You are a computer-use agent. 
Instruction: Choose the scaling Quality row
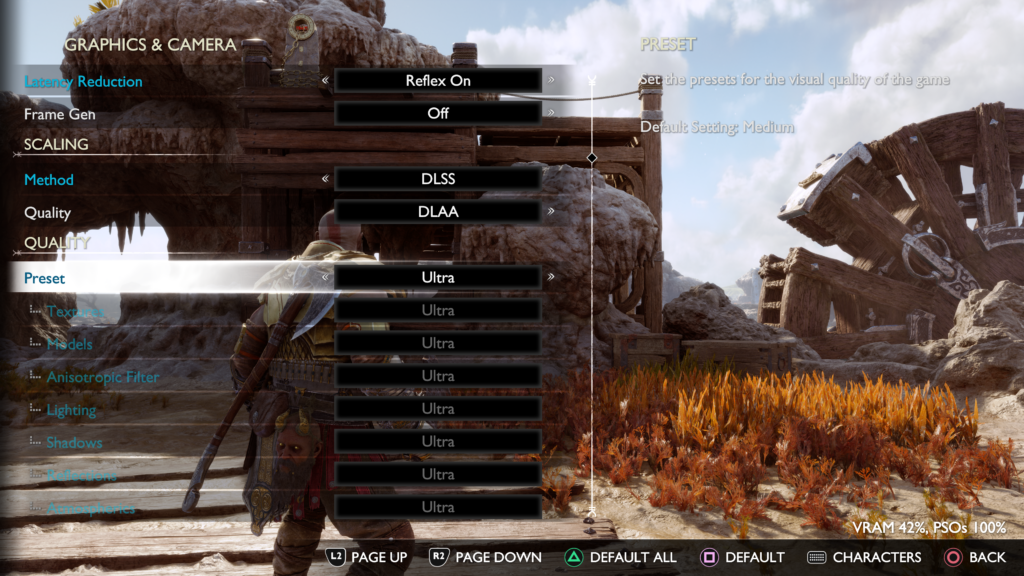(x=47, y=212)
